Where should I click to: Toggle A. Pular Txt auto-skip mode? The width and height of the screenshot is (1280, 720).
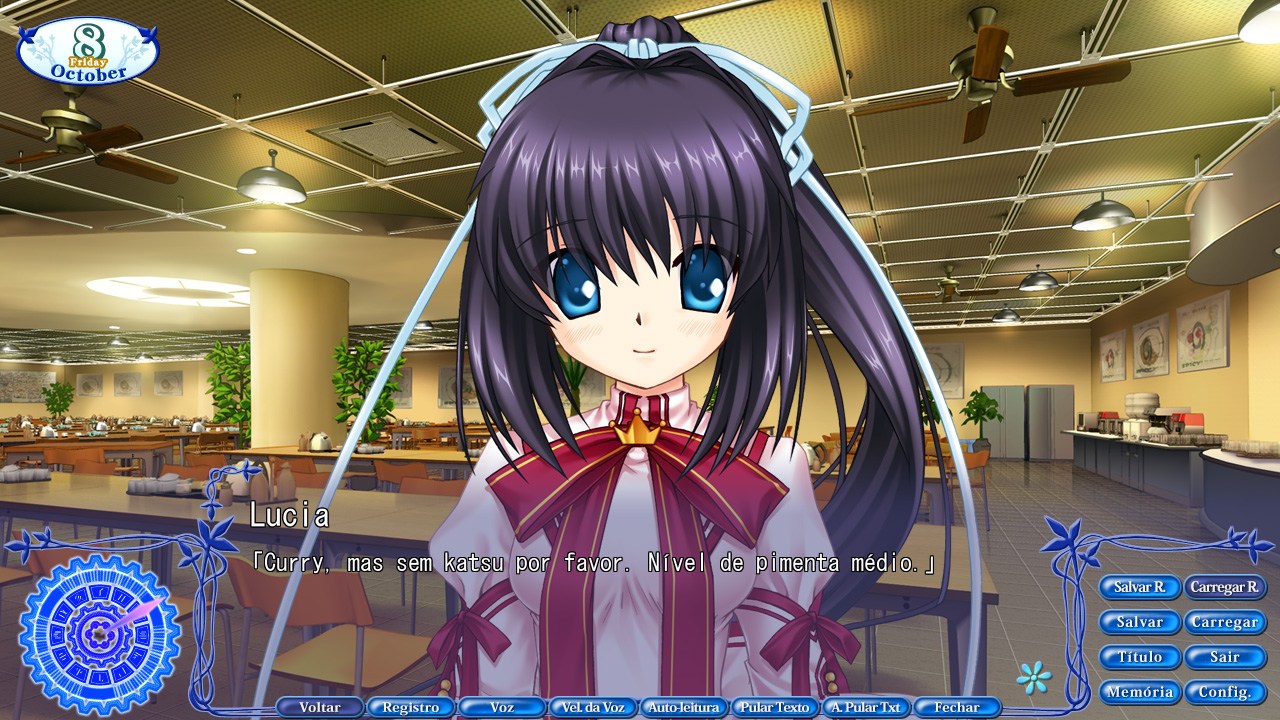coord(864,707)
